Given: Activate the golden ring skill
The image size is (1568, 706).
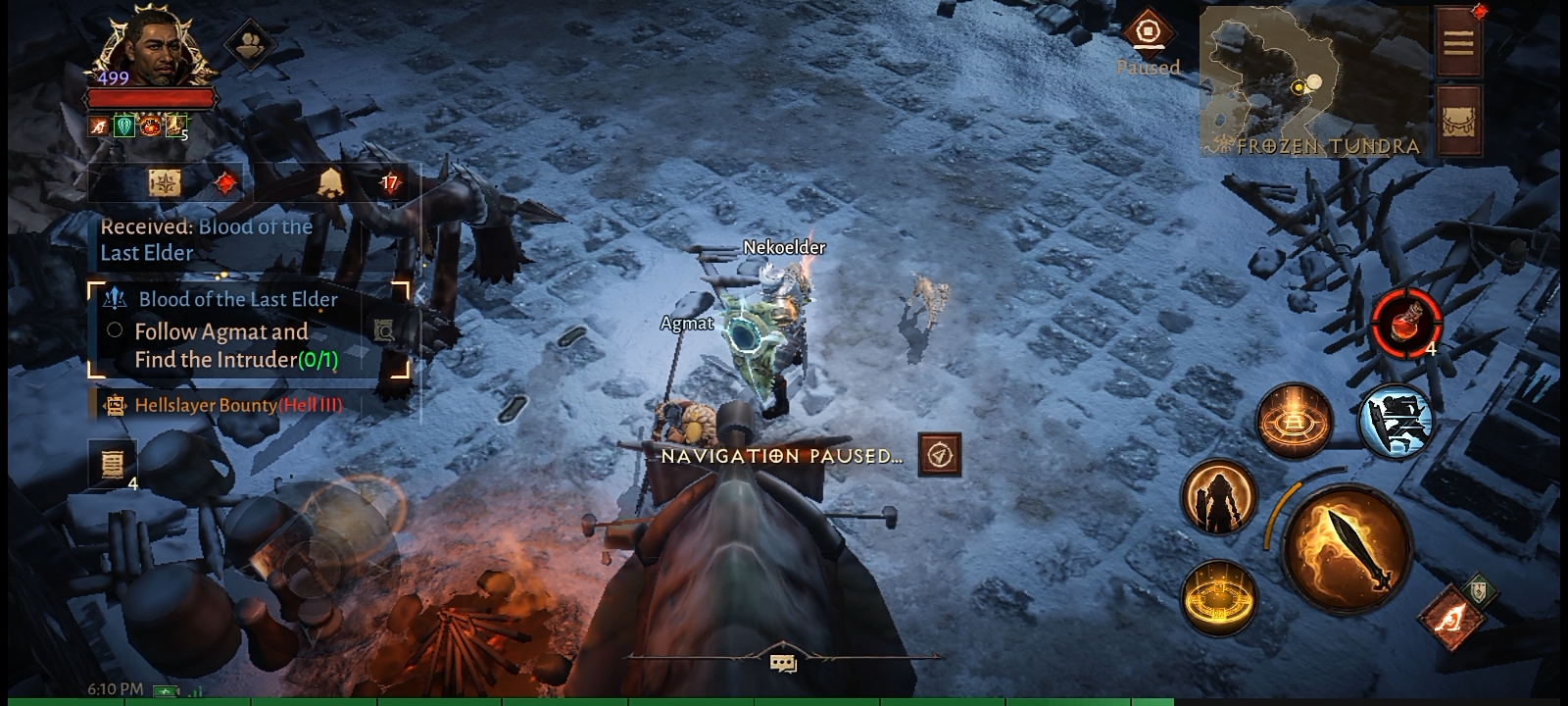Looking at the screenshot, I should [1219, 597].
